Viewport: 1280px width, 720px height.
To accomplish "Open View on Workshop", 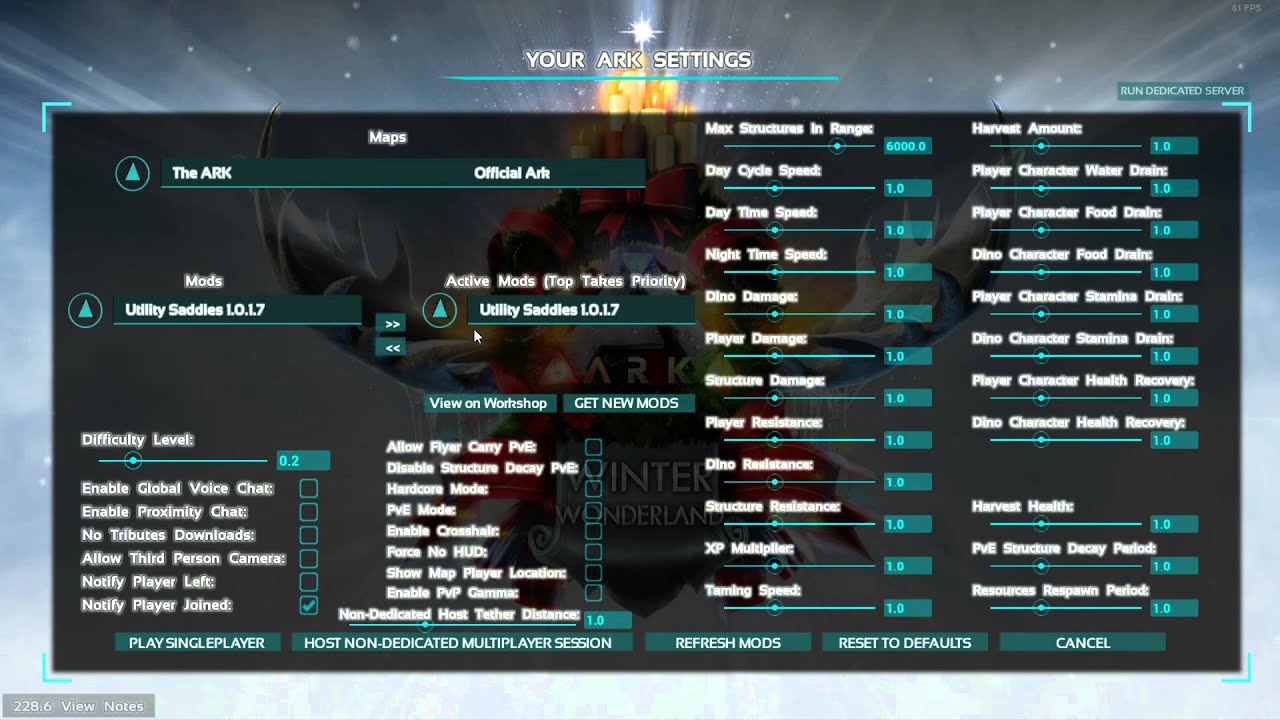I will point(488,403).
